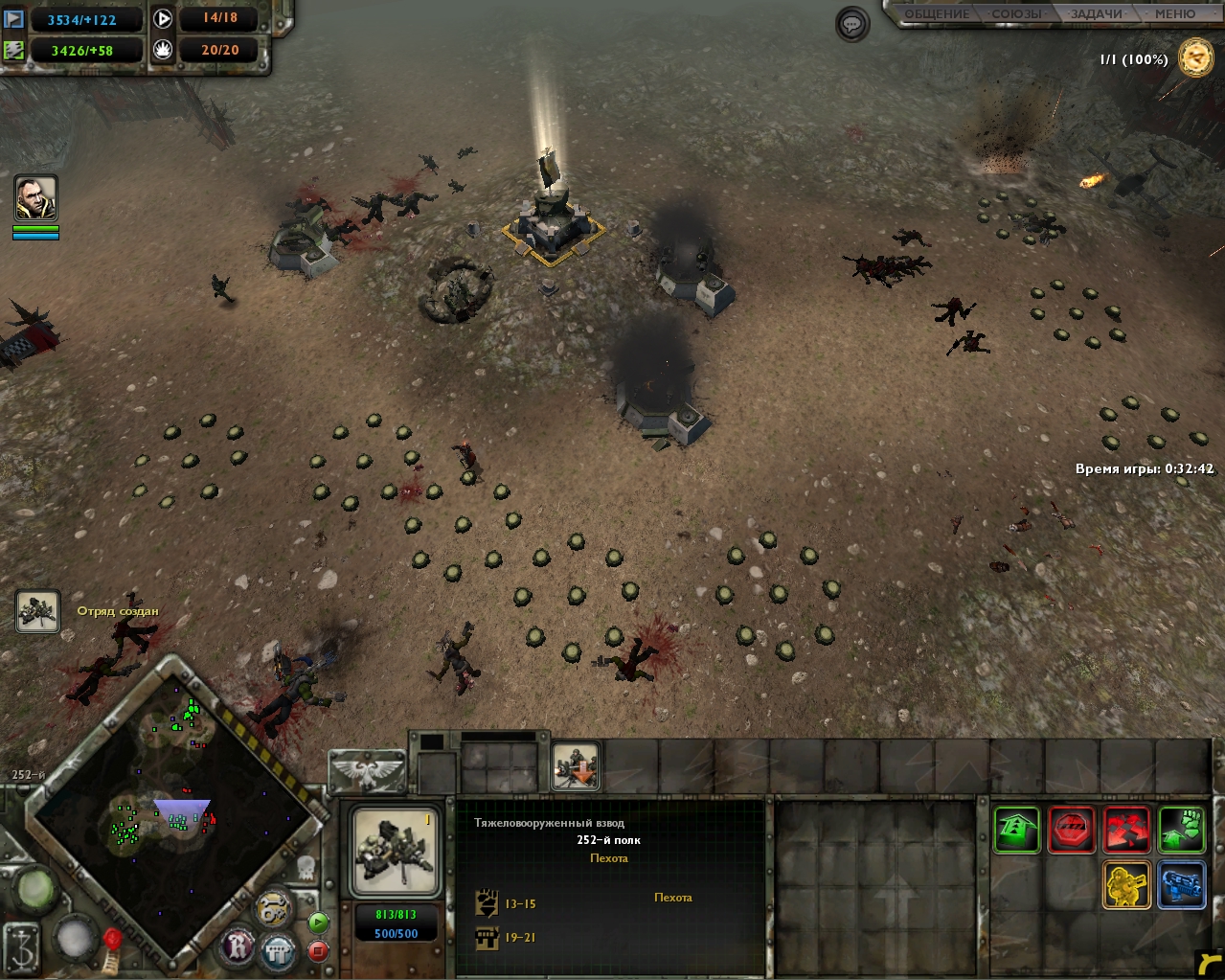The height and width of the screenshot is (980, 1225).
Task: Click the Imperial eagle emblem button
Action: pyautogui.click(x=367, y=771)
